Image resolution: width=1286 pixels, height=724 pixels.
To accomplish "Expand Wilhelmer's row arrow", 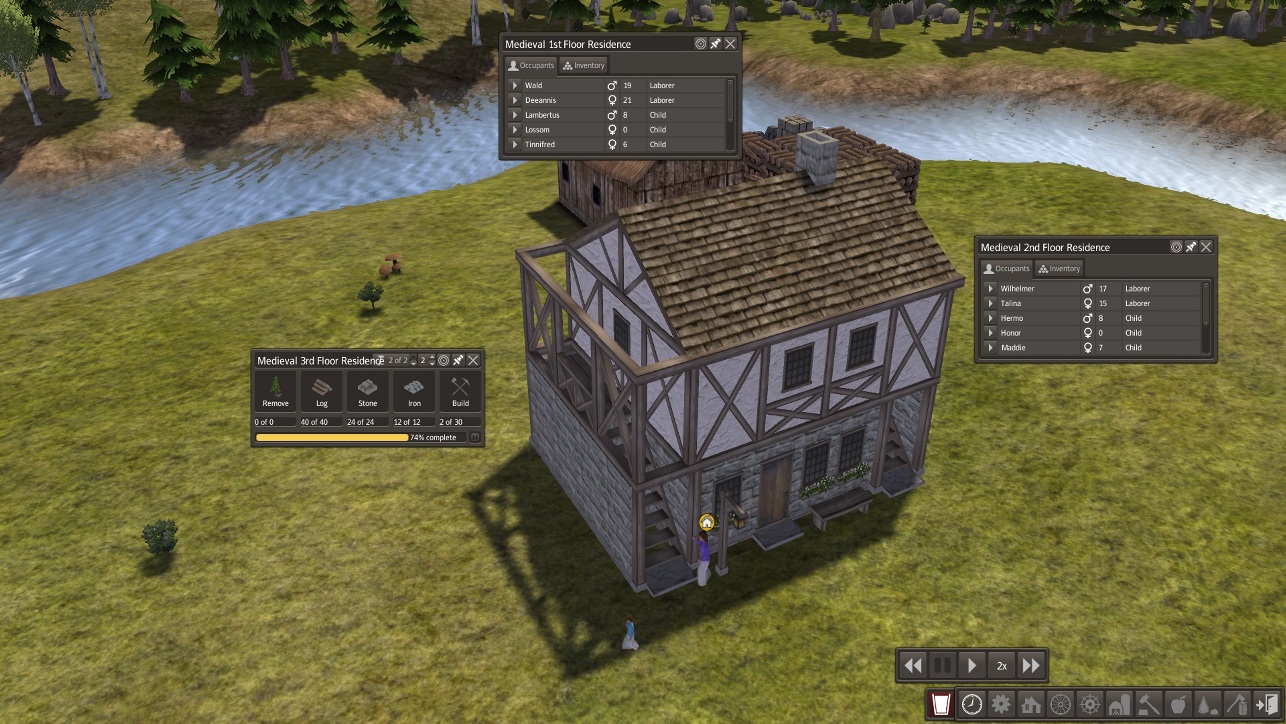I will [x=990, y=289].
